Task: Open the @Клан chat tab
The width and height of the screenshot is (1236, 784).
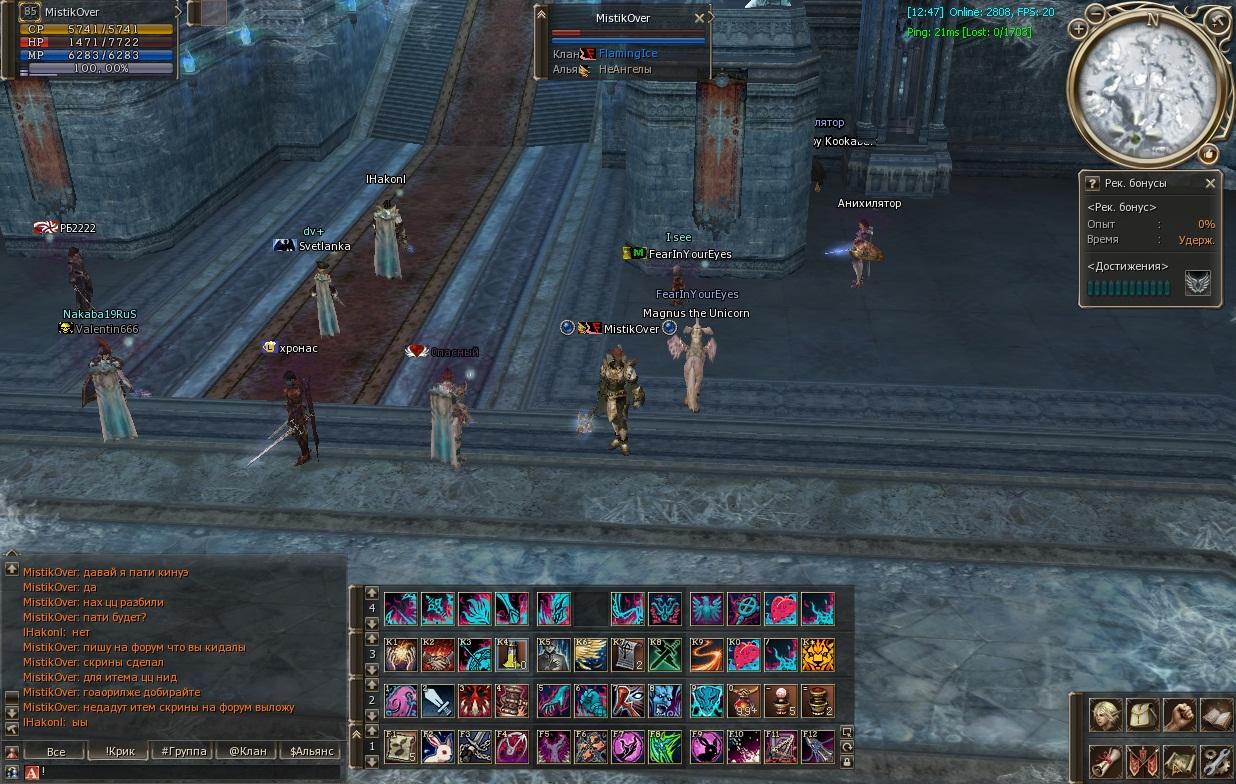Action: pyautogui.click(x=247, y=752)
